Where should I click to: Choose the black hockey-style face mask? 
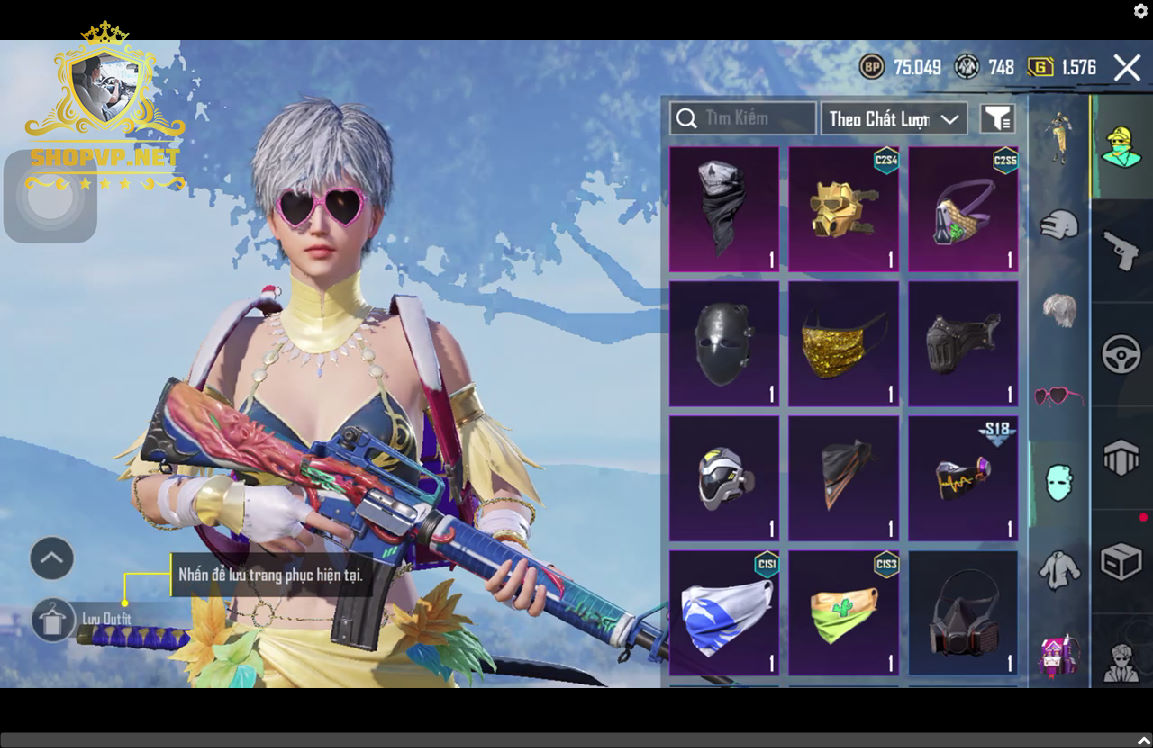[x=724, y=344]
